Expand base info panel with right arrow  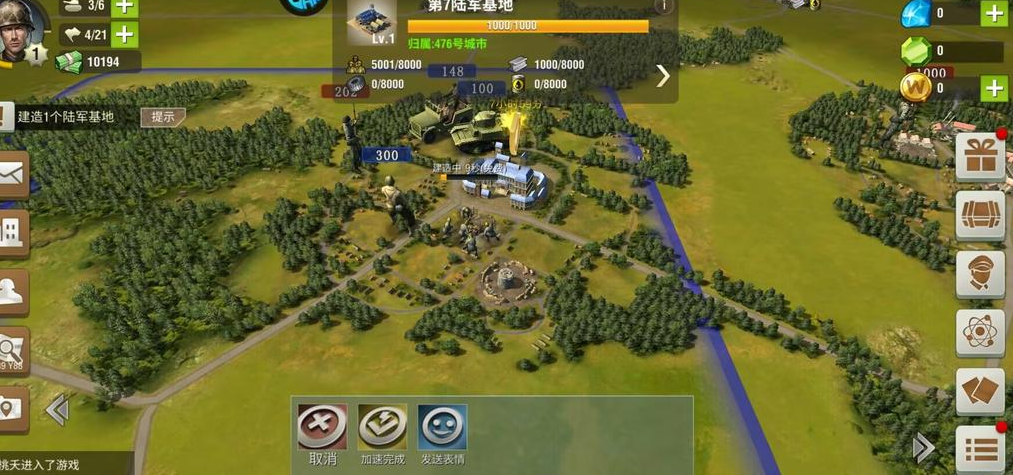662,76
